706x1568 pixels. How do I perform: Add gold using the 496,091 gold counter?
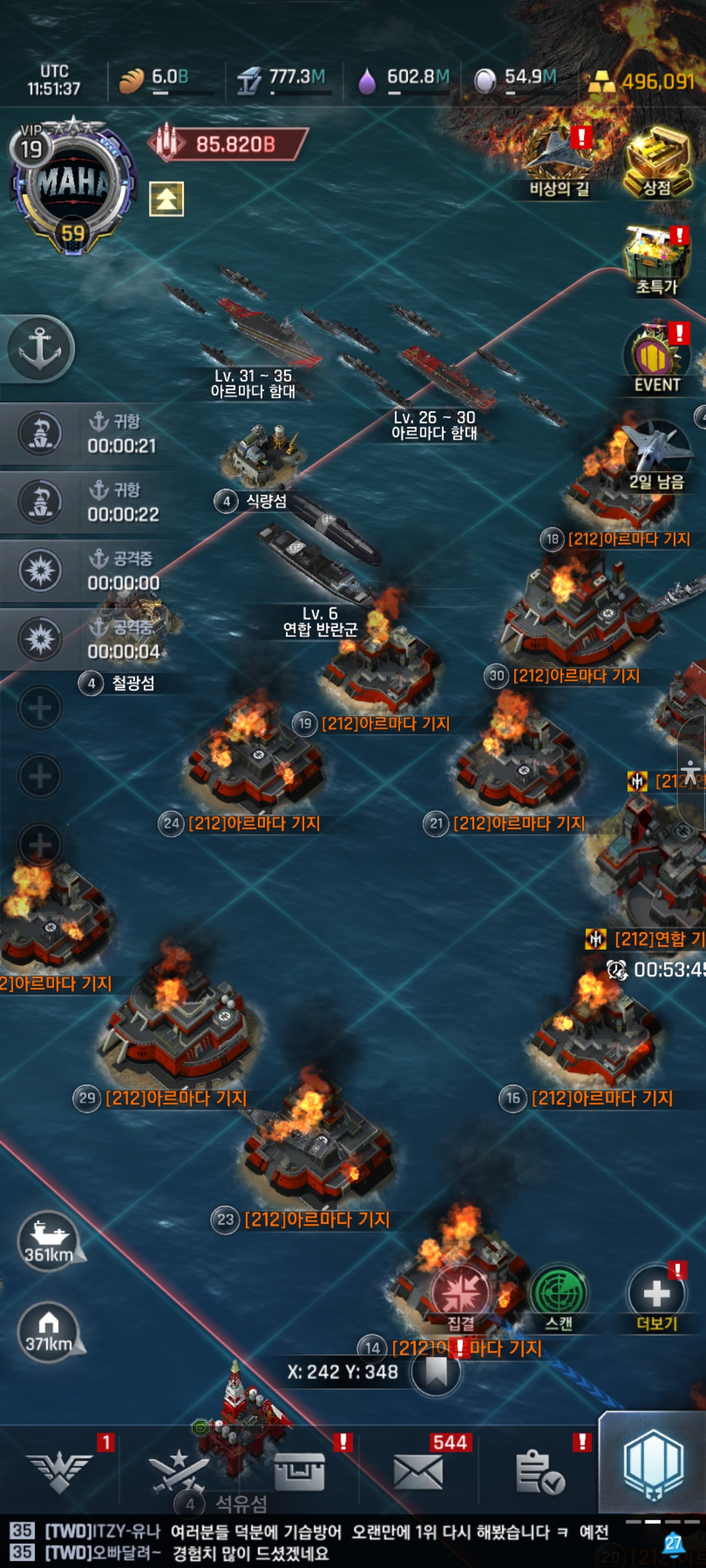pos(644,82)
